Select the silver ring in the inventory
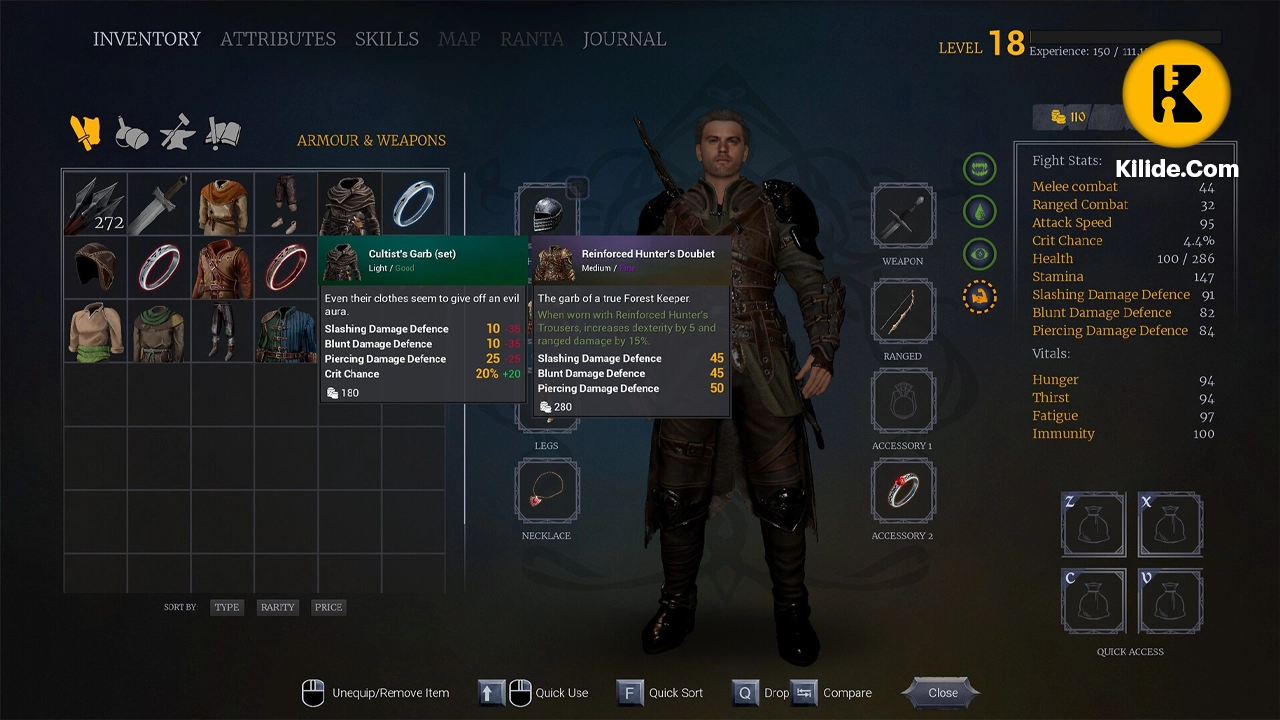1280x720 pixels. point(414,204)
